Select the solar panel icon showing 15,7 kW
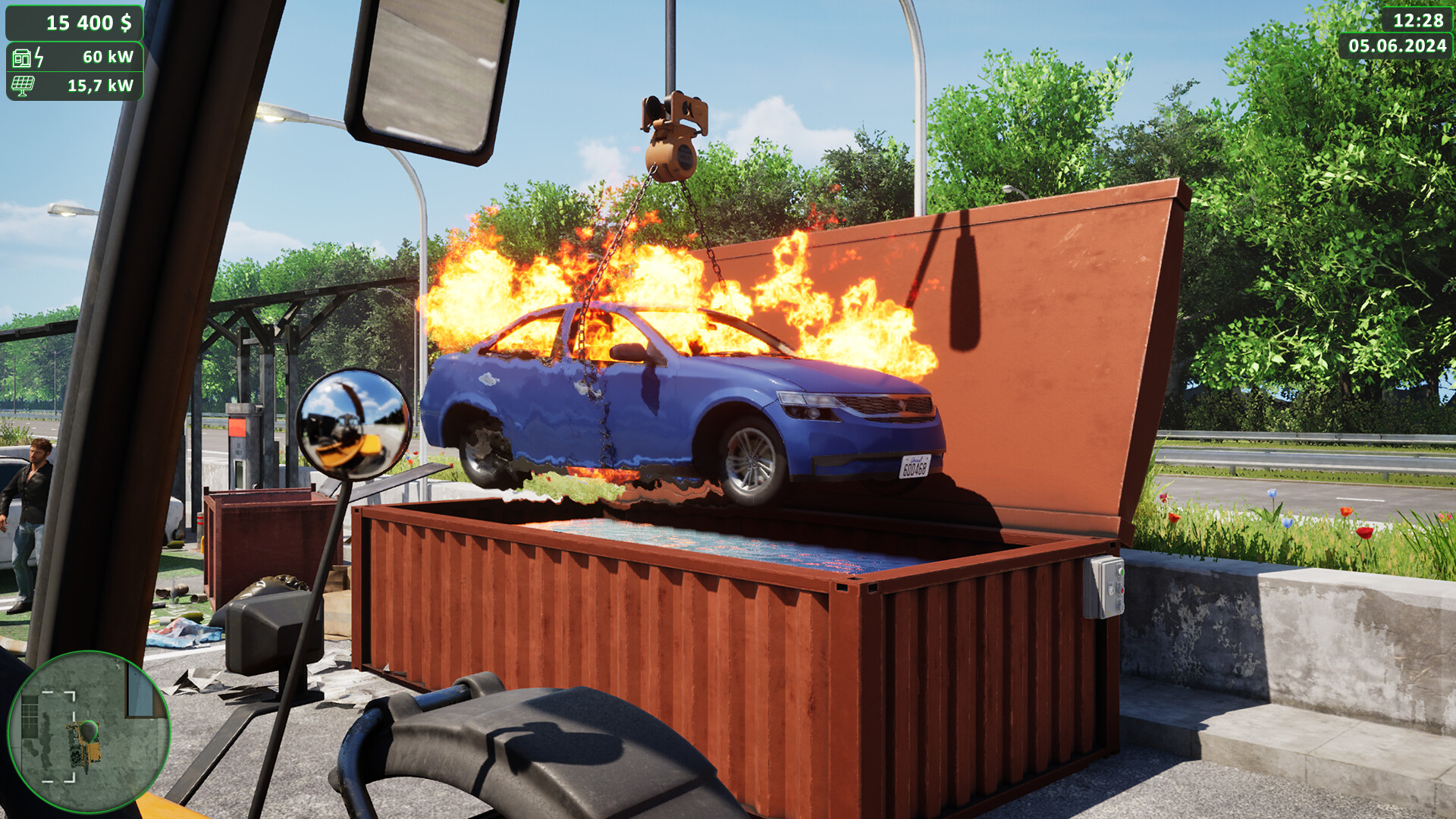The image size is (1456, 819). click(x=22, y=85)
